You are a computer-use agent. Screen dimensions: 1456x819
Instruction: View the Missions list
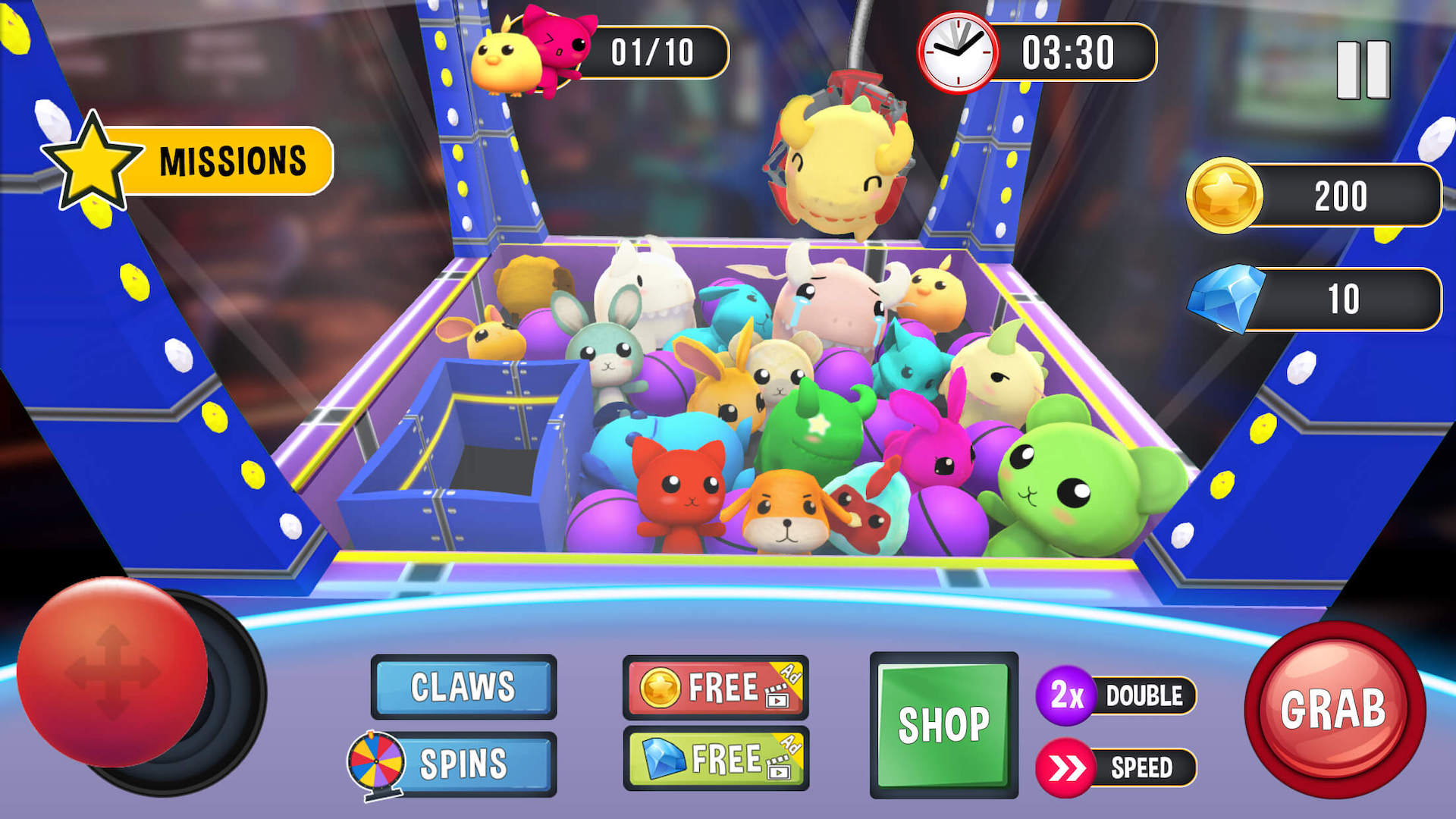(x=227, y=162)
